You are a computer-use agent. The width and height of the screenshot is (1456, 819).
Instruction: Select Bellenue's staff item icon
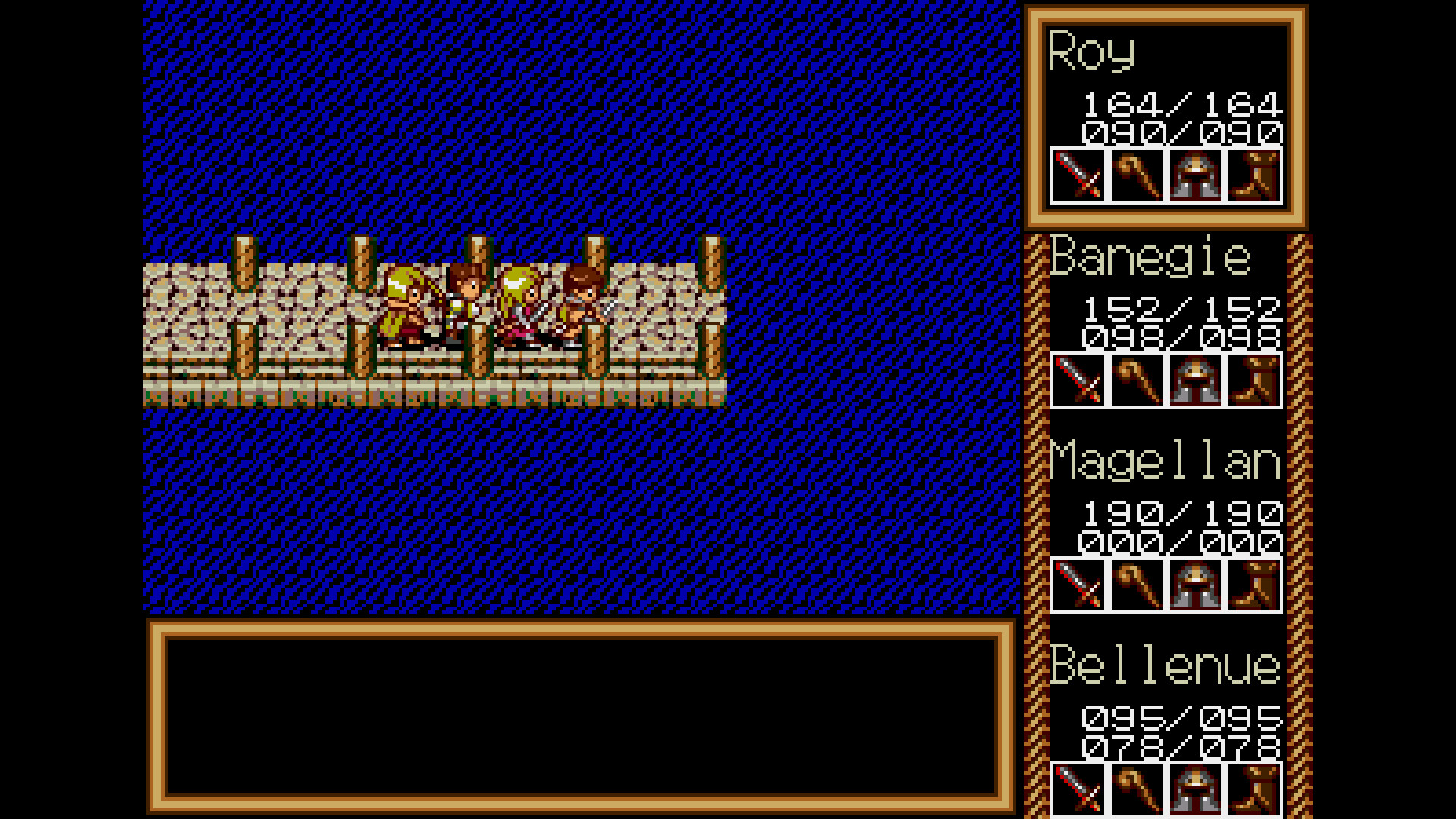(x=1137, y=789)
